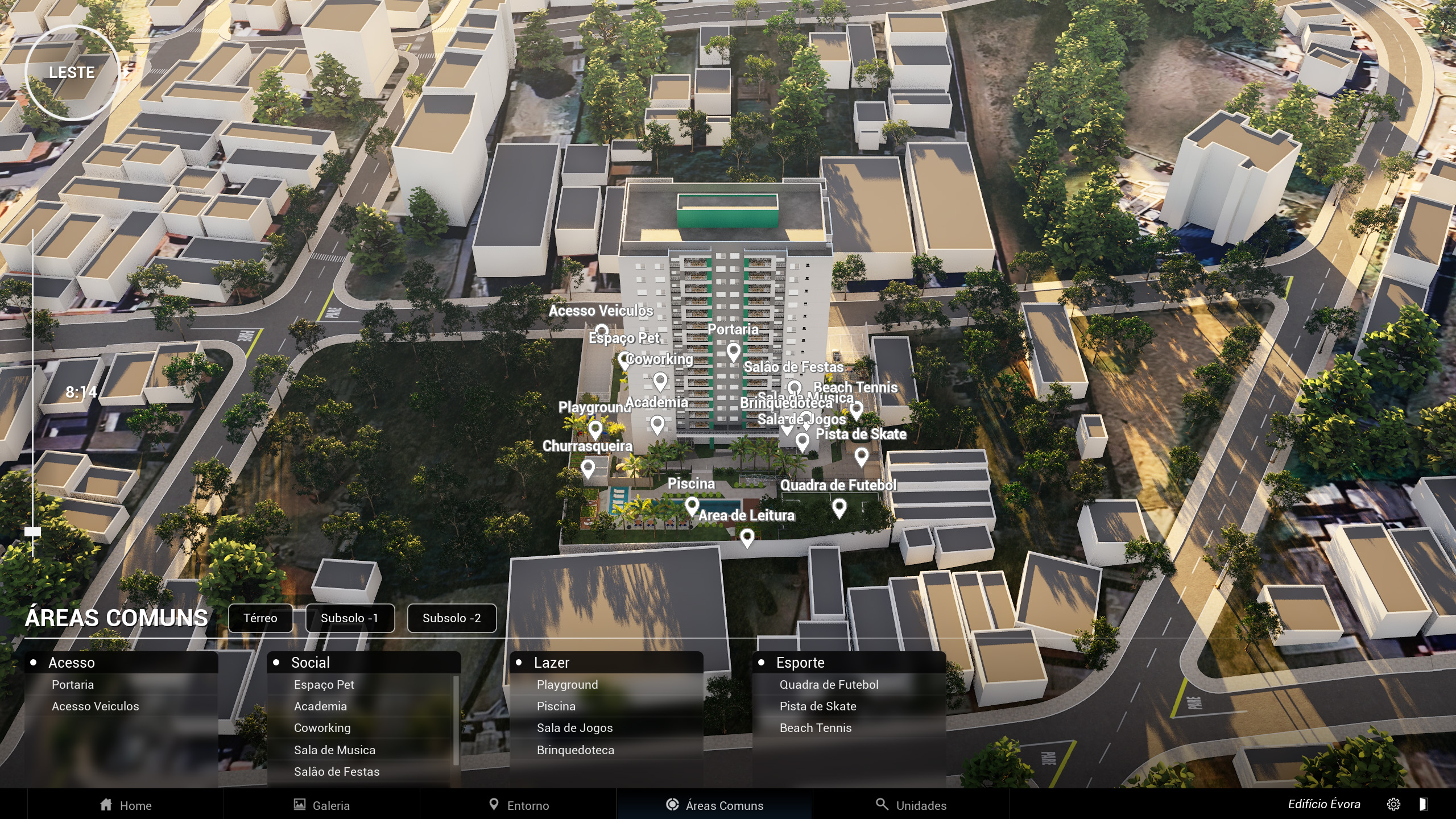Select Portaria in the Acesso list
The height and width of the screenshot is (819, 1456).
[73, 685]
